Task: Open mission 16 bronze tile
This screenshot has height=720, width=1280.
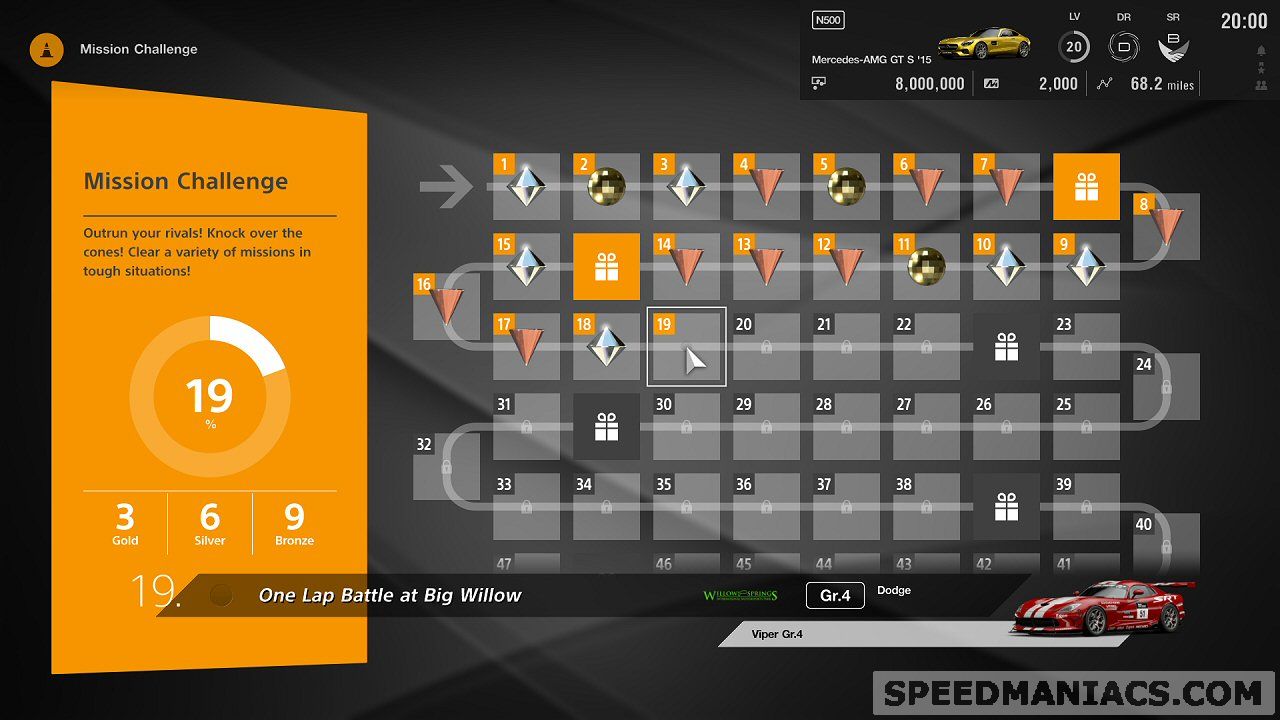Action: 446,306
